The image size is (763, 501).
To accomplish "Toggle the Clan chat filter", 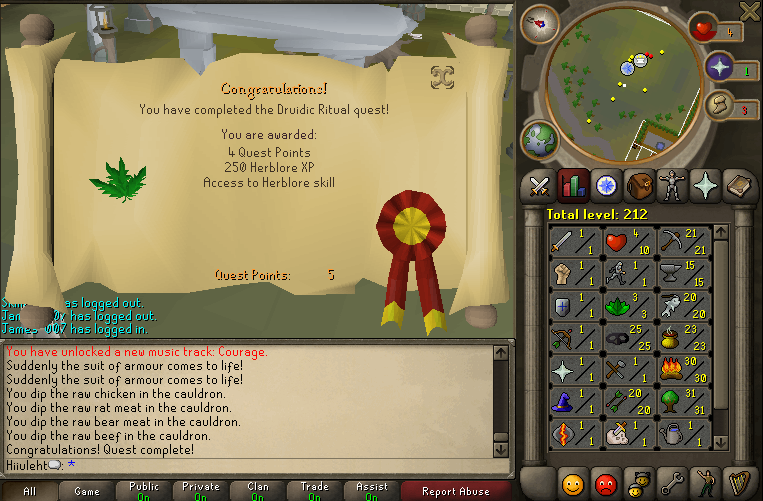I will [258, 490].
